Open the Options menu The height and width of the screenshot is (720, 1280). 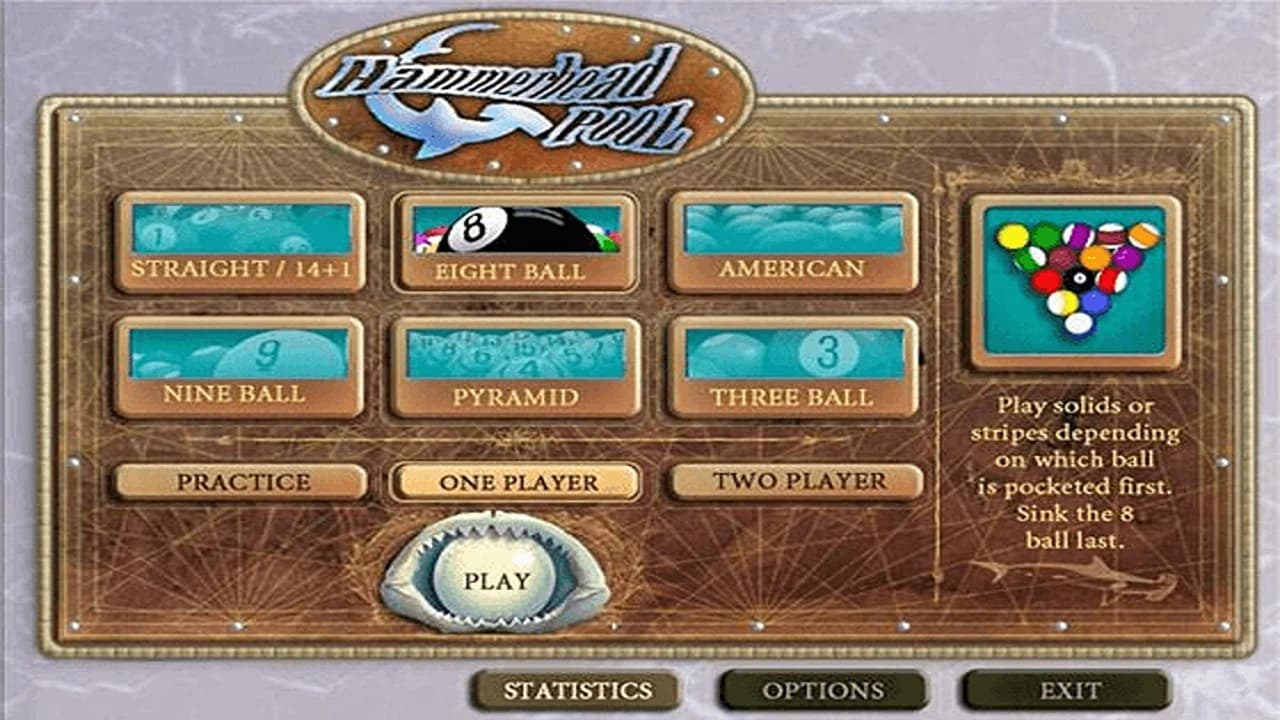(823, 690)
